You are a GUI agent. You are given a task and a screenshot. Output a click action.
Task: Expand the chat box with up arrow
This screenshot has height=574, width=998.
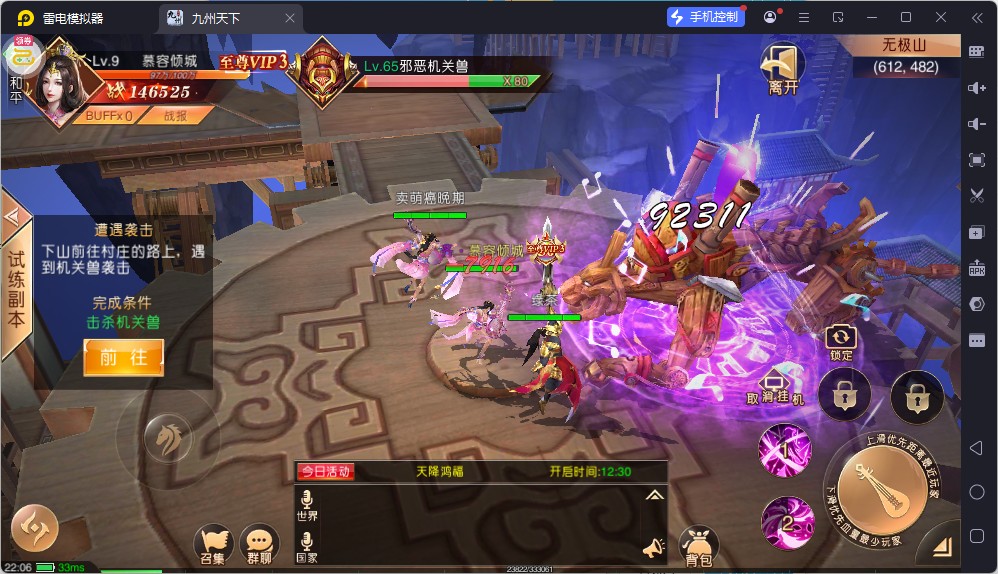pos(654,494)
